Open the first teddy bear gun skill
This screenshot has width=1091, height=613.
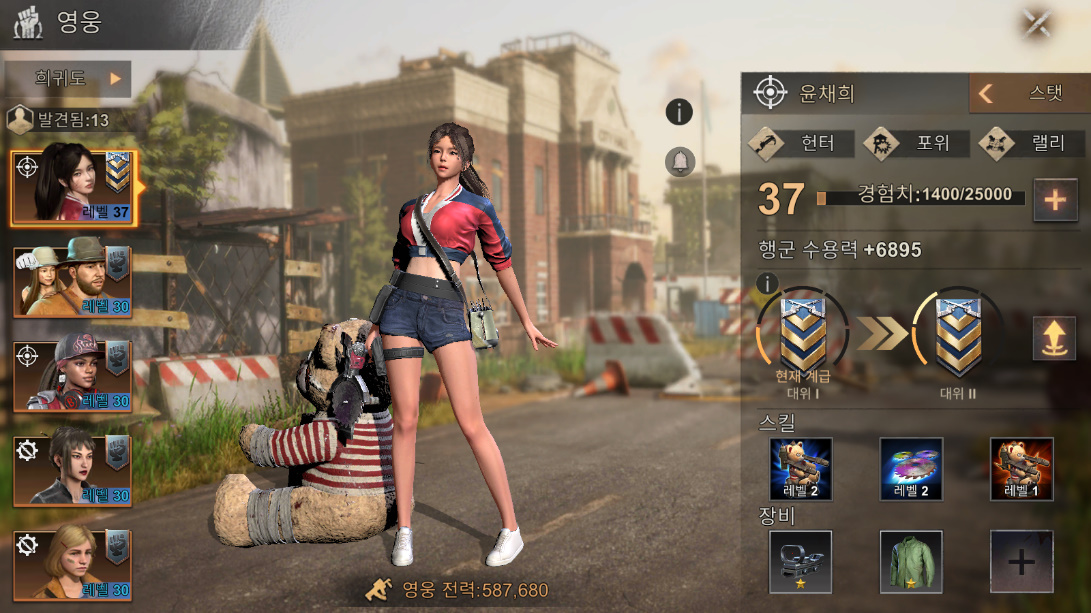point(800,468)
